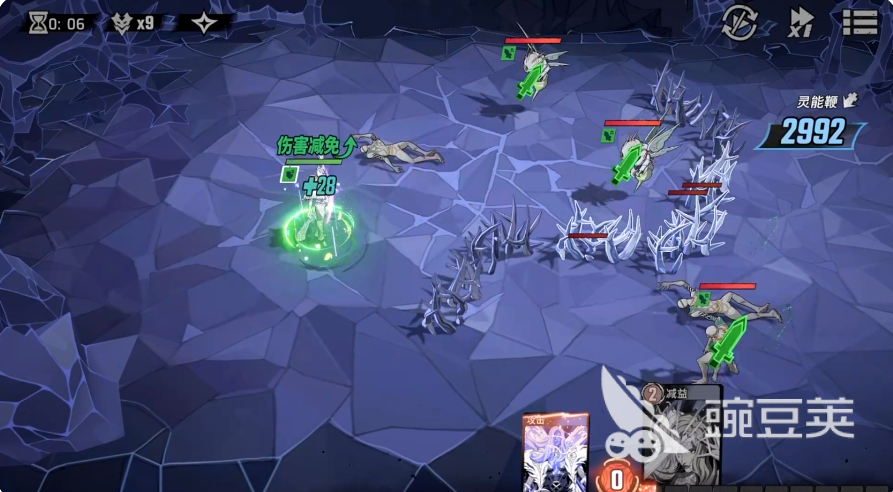The image size is (893, 492).
Task: Toggle the auto-battle circular arrows icon
Action: (x=739, y=22)
